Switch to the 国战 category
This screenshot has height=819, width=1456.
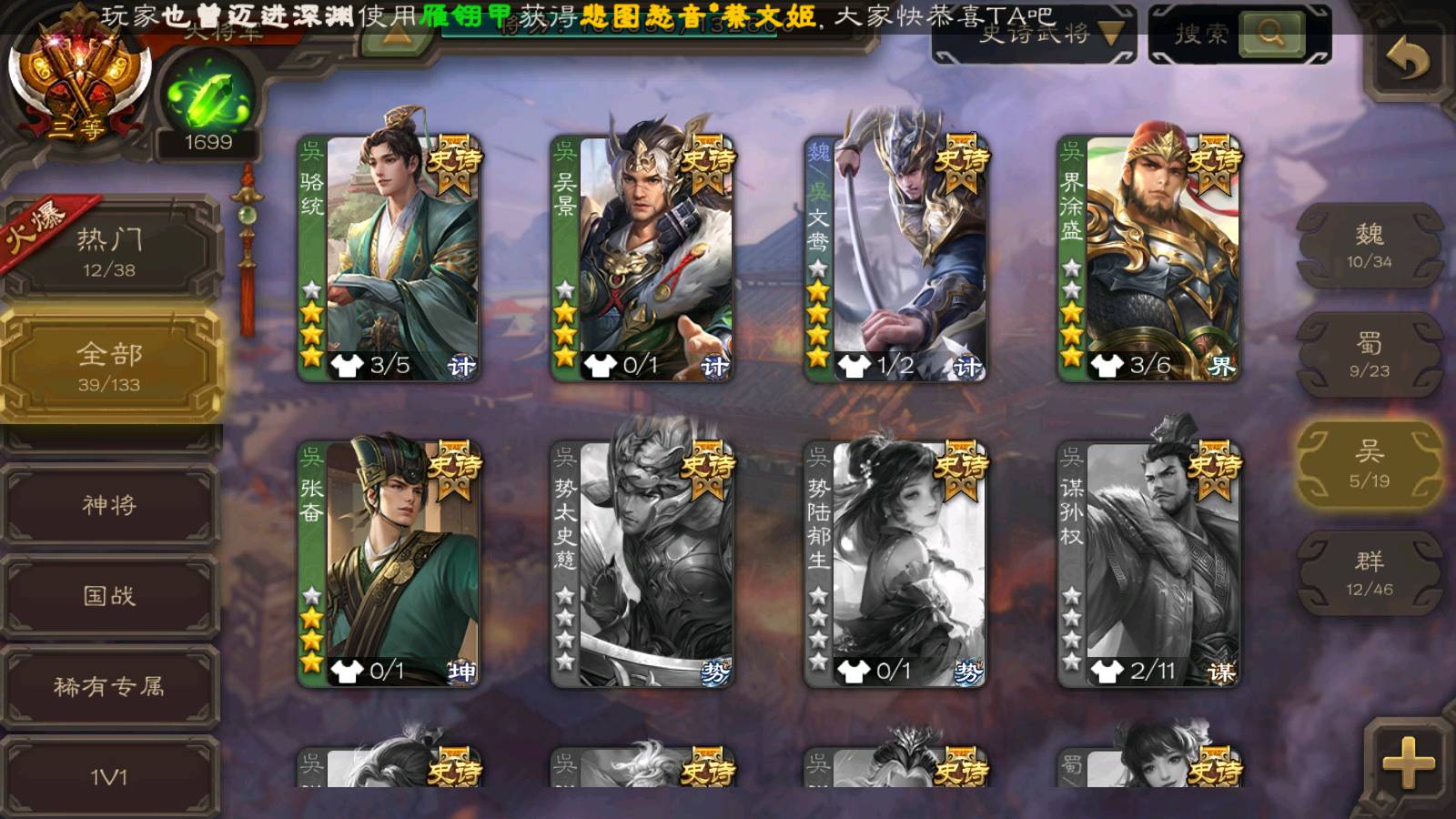pos(109,596)
